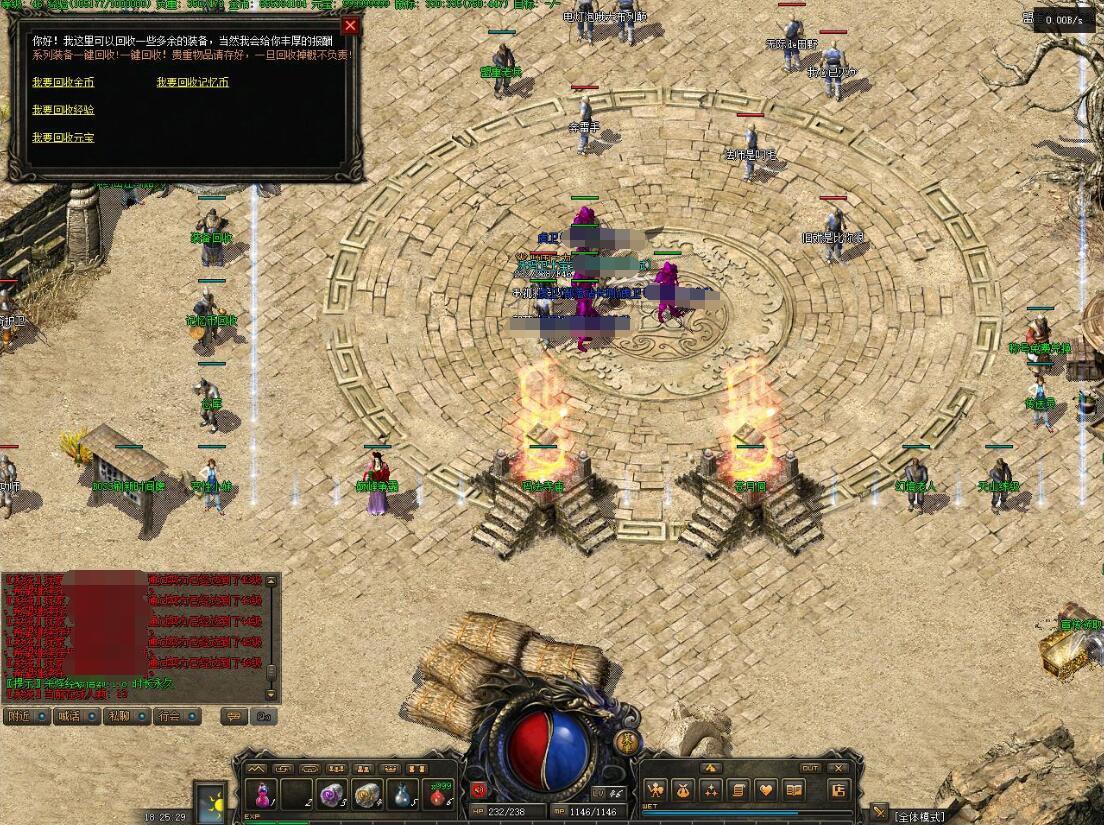Click the OUT logout button

coord(810,768)
